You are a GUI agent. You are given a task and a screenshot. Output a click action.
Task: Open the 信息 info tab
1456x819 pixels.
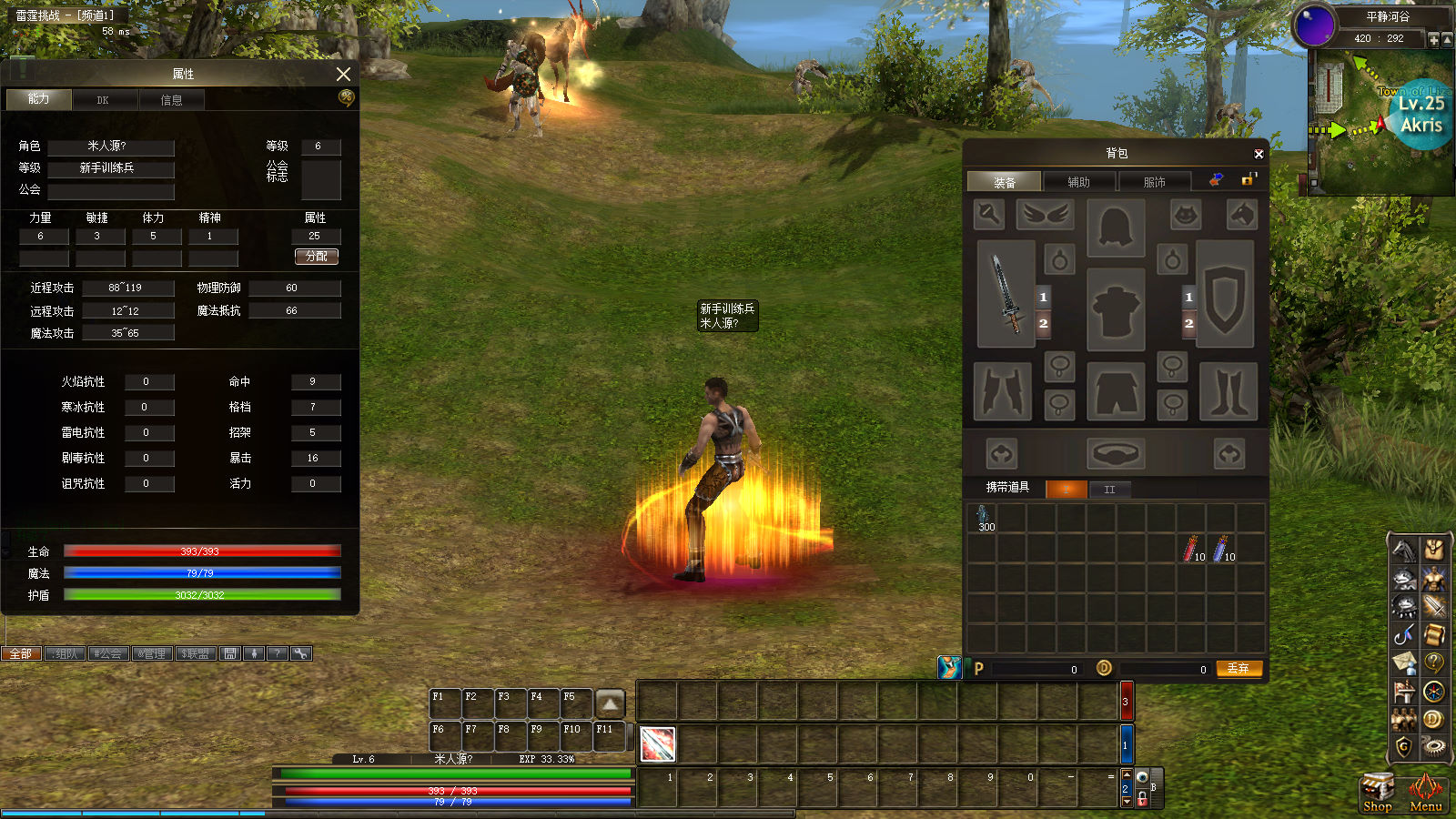click(x=171, y=99)
